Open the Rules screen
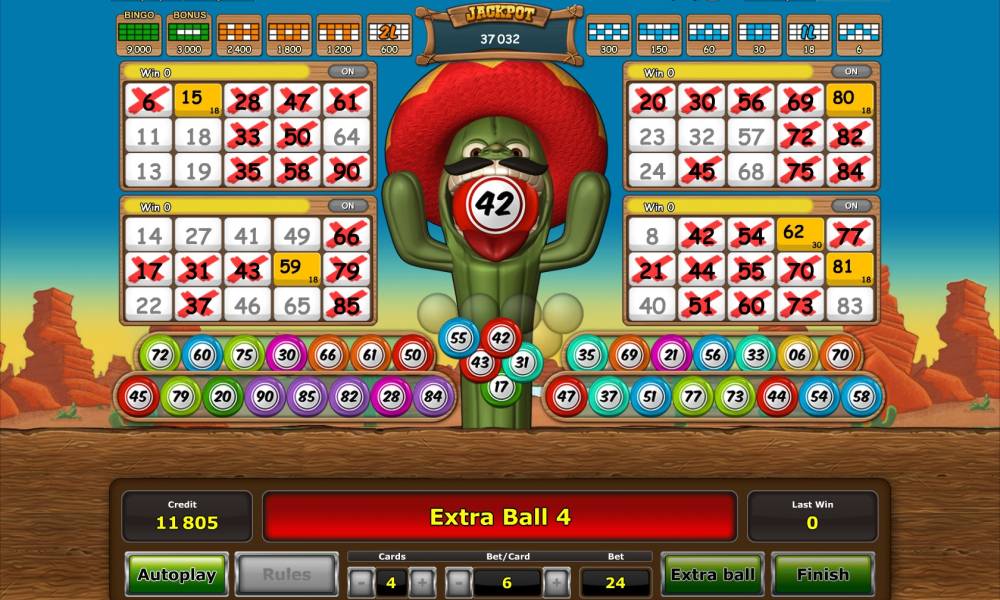Image resolution: width=1000 pixels, height=600 pixels. (286, 575)
